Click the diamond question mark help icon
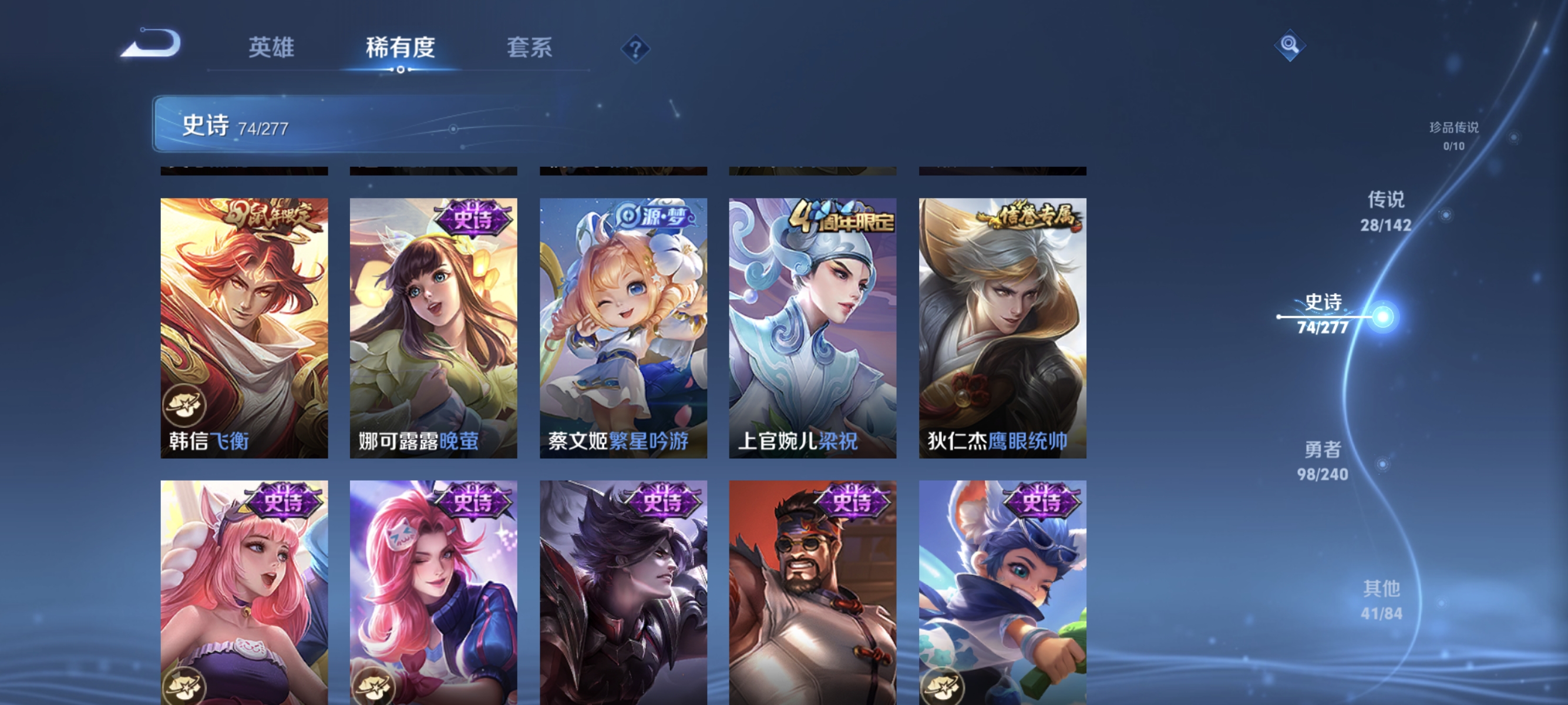1568x705 pixels. pyautogui.click(x=635, y=49)
